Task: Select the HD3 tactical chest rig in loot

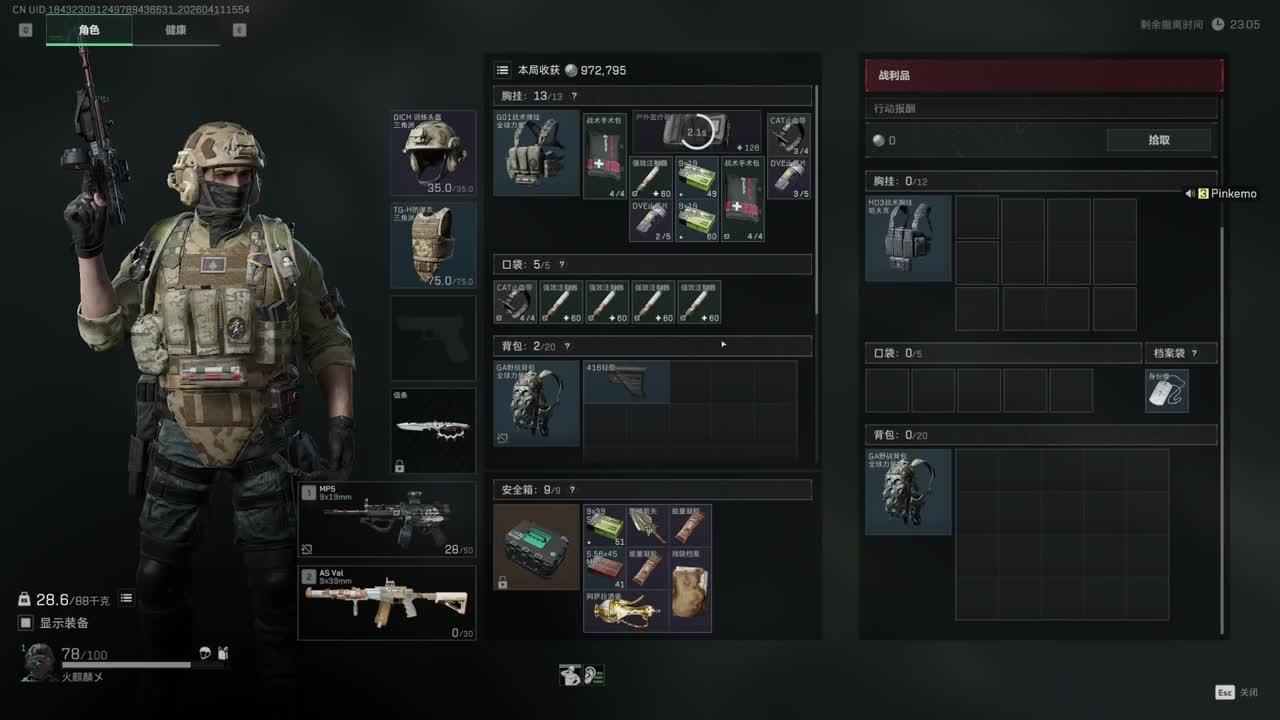Action: (x=908, y=238)
